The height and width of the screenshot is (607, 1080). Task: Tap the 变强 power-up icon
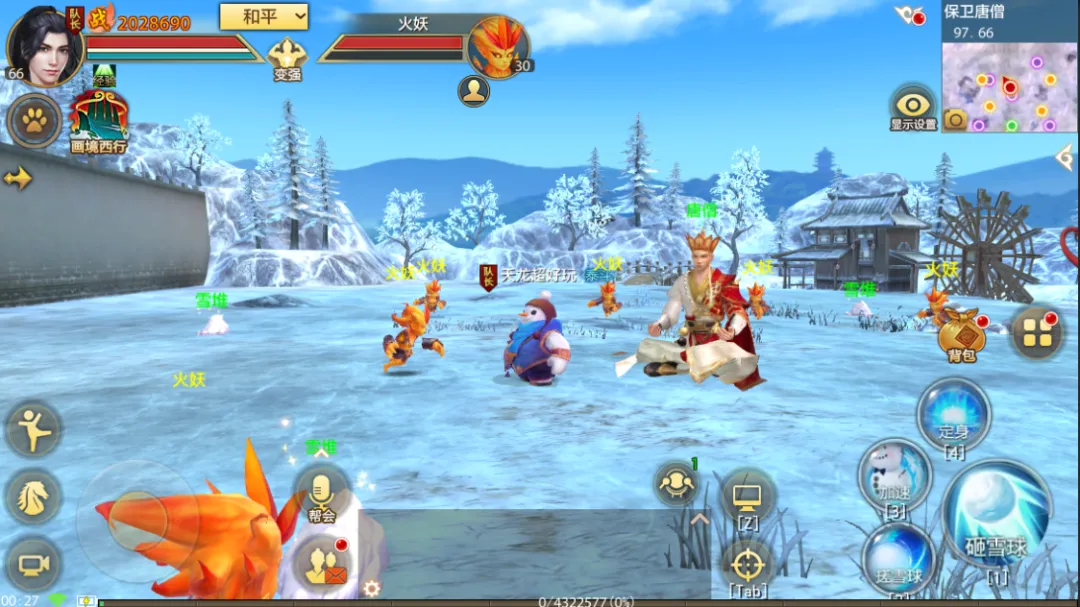tap(287, 57)
